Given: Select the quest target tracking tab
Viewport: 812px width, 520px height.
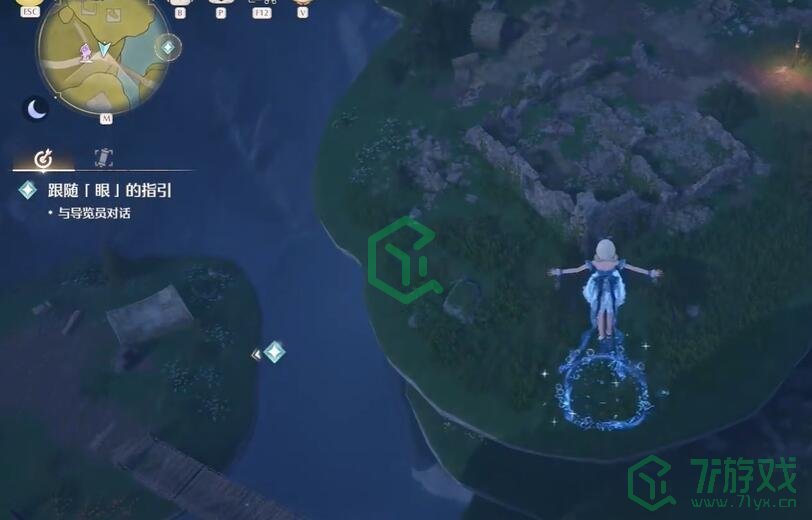Looking at the screenshot, I should click(x=43, y=158).
